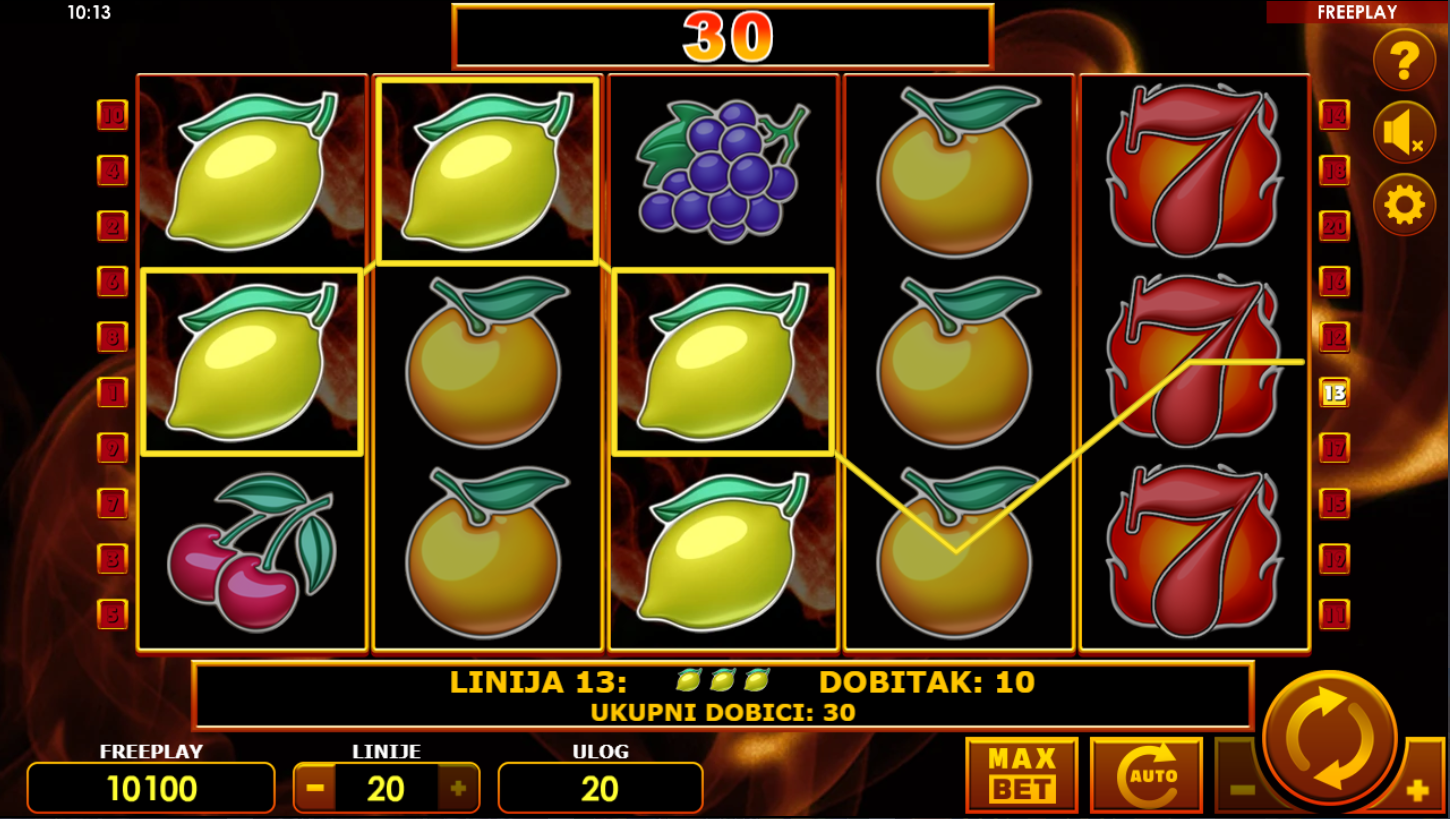Select the highlighted payline 13 marker
This screenshot has width=1450, height=819.
pyautogui.click(x=1334, y=393)
